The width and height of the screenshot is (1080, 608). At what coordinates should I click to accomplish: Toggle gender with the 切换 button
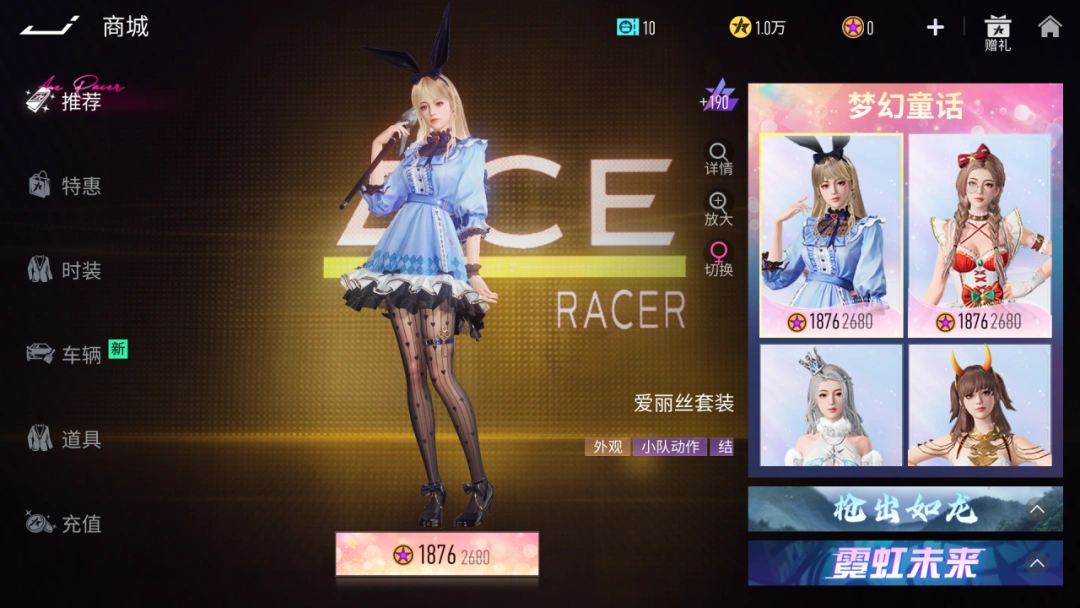(x=718, y=259)
